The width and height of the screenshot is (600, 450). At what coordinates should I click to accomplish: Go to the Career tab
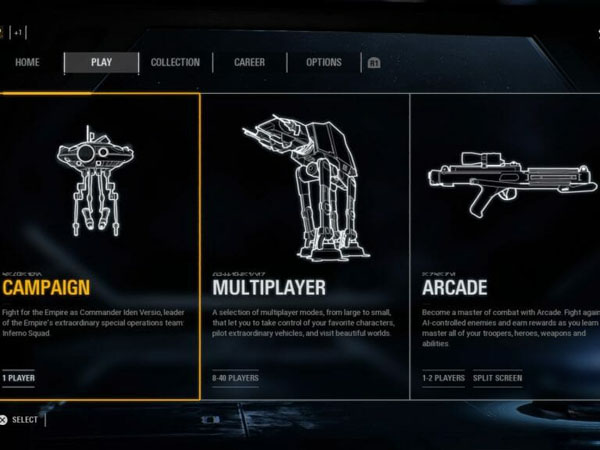[249, 63]
